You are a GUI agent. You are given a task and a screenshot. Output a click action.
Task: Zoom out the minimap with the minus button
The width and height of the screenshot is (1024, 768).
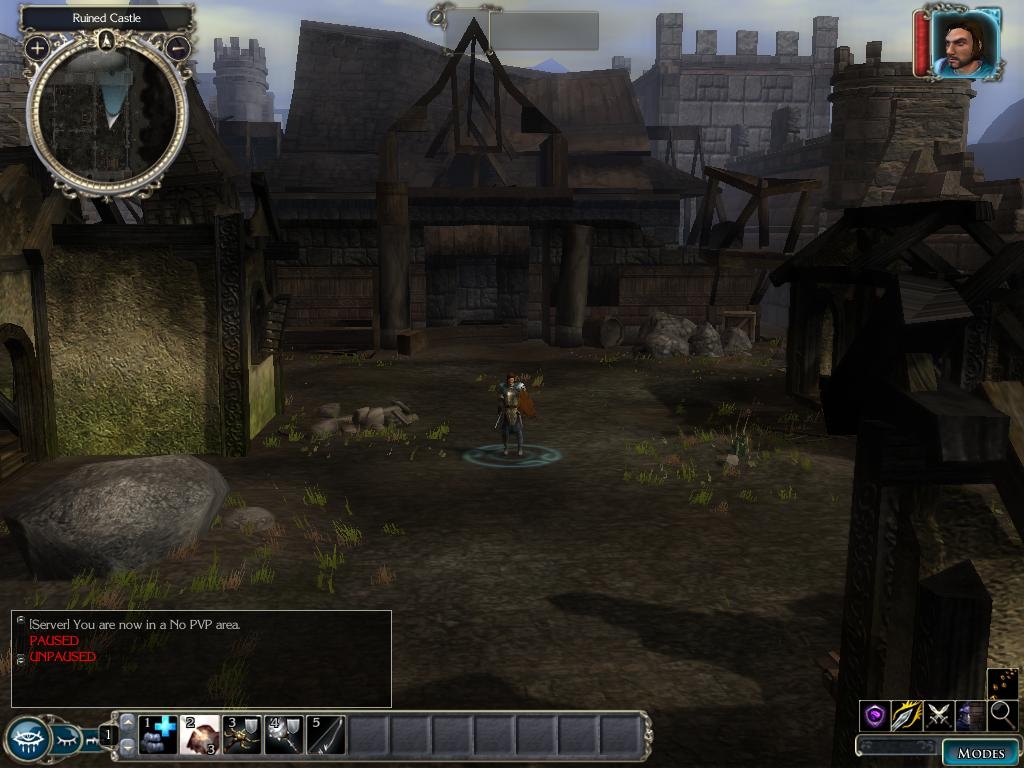177,47
